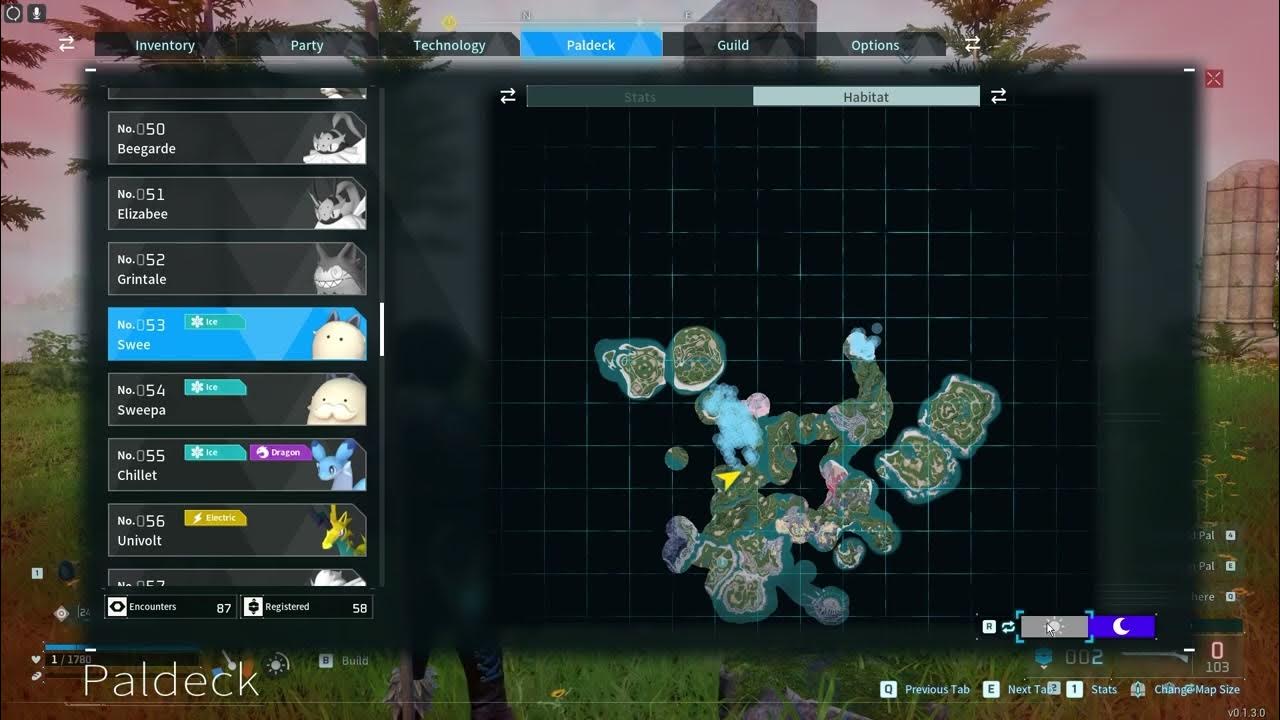Screen dimensions: 1280x720
Task: Switch to the Stats tab
Action: click(639, 96)
